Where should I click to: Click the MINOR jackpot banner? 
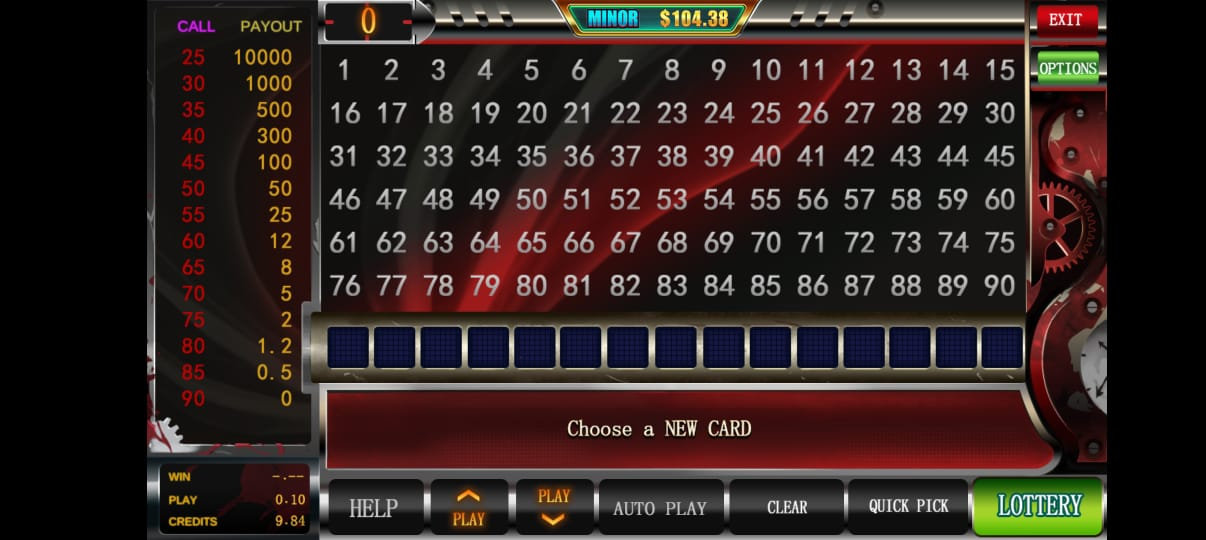(656, 18)
